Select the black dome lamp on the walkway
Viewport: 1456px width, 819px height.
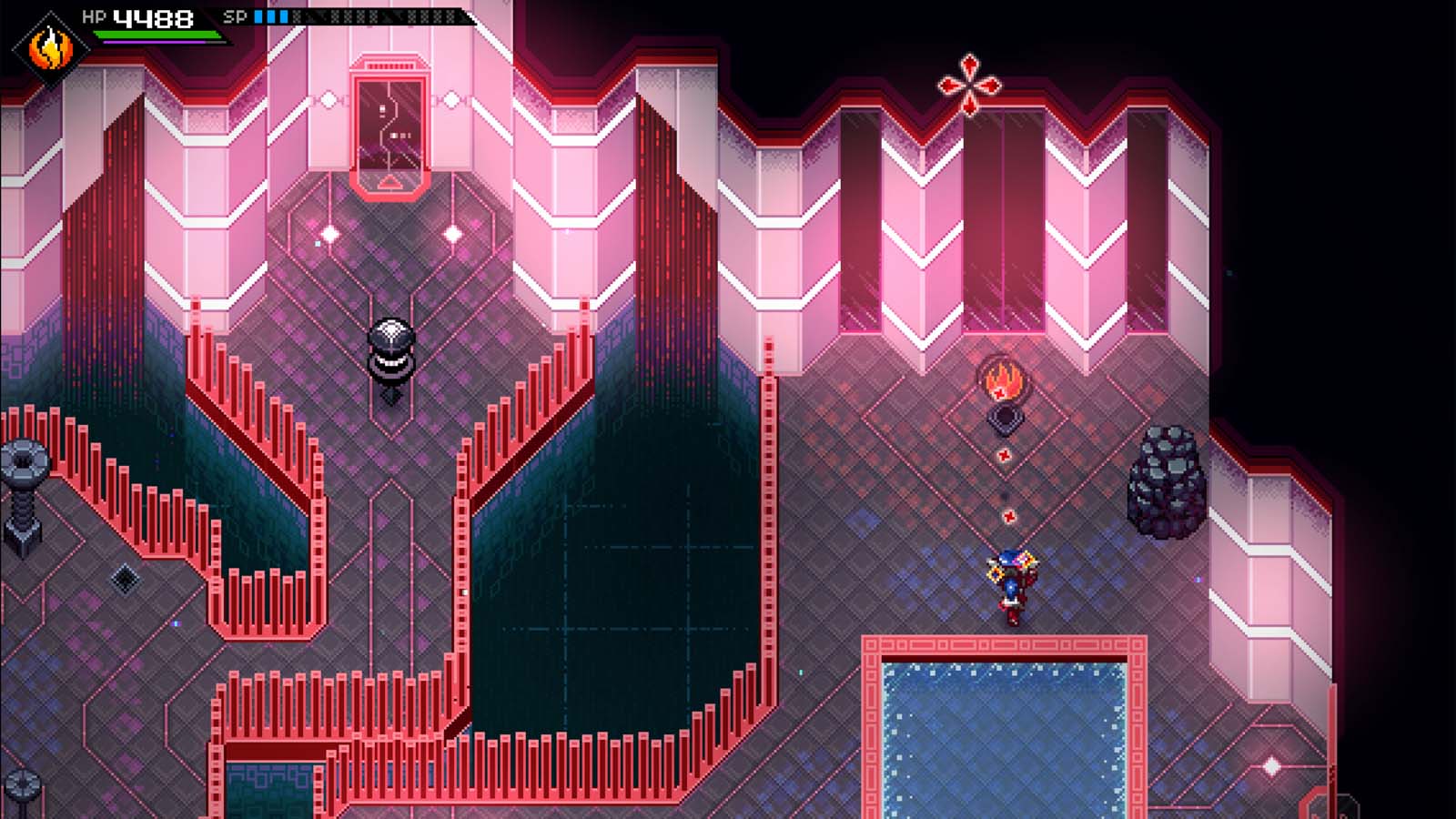point(391,350)
